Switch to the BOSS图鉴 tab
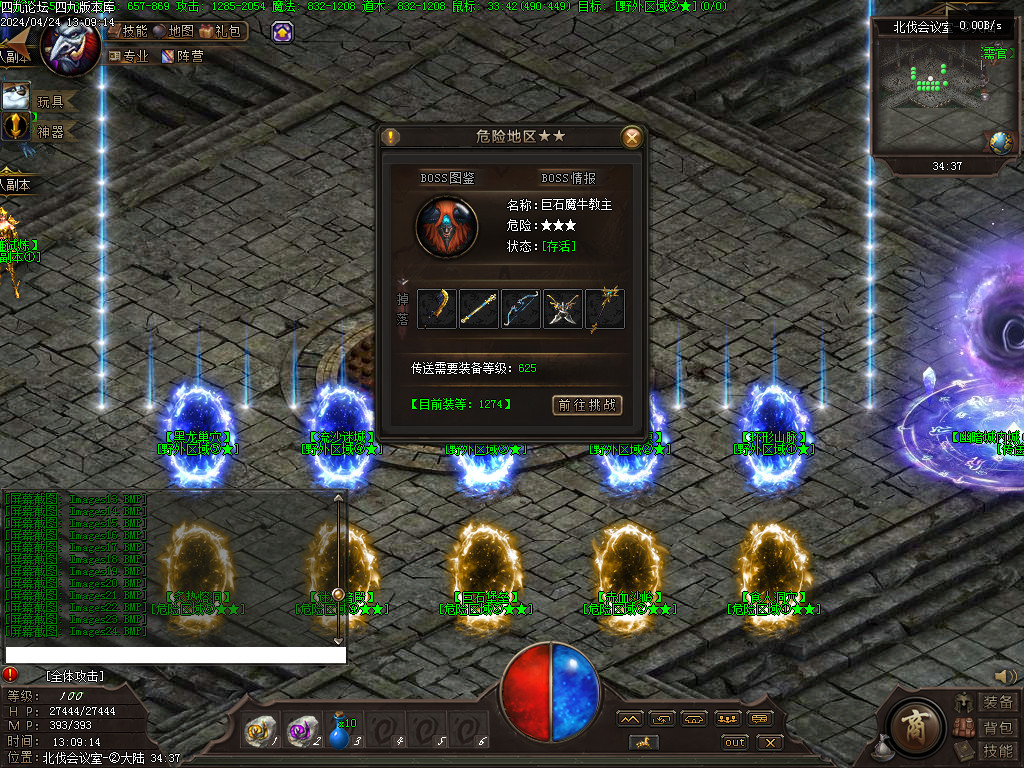1024x768 pixels. click(x=447, y=178)
